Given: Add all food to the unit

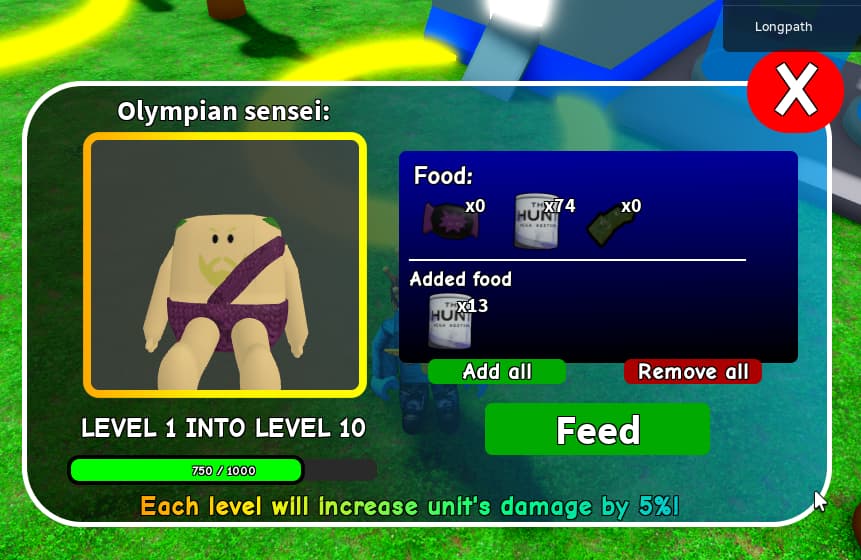Looking at the screenshot, I should [497, 372].
